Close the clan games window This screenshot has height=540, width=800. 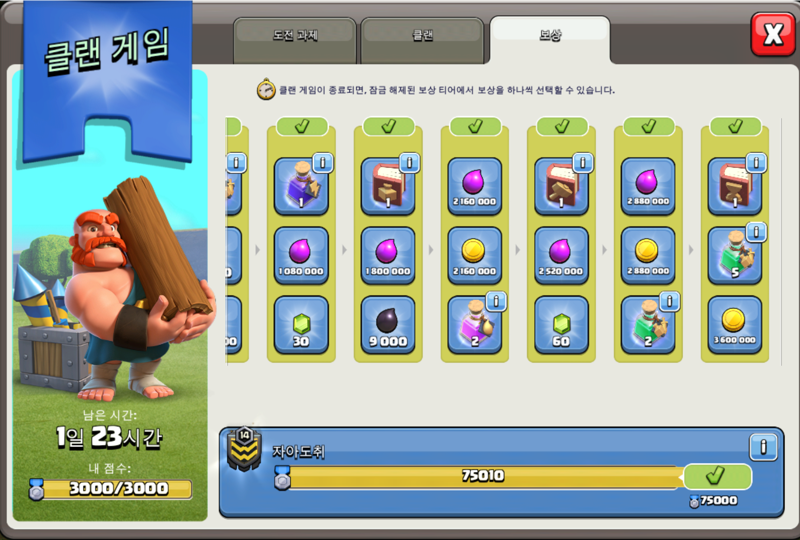coord(772,35)
